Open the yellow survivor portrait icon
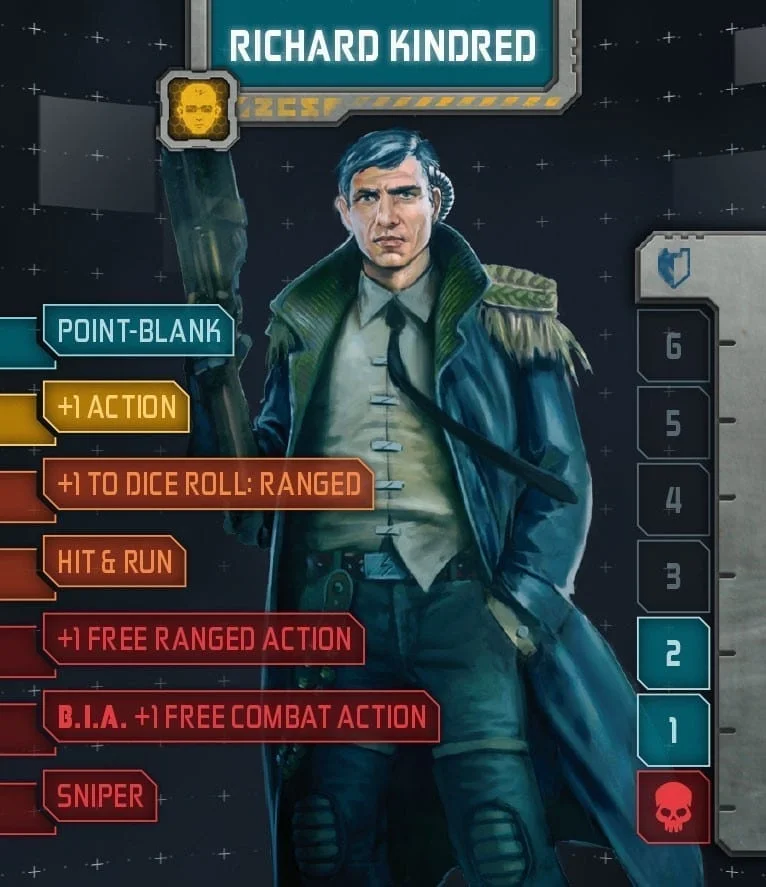 (198, 109)
